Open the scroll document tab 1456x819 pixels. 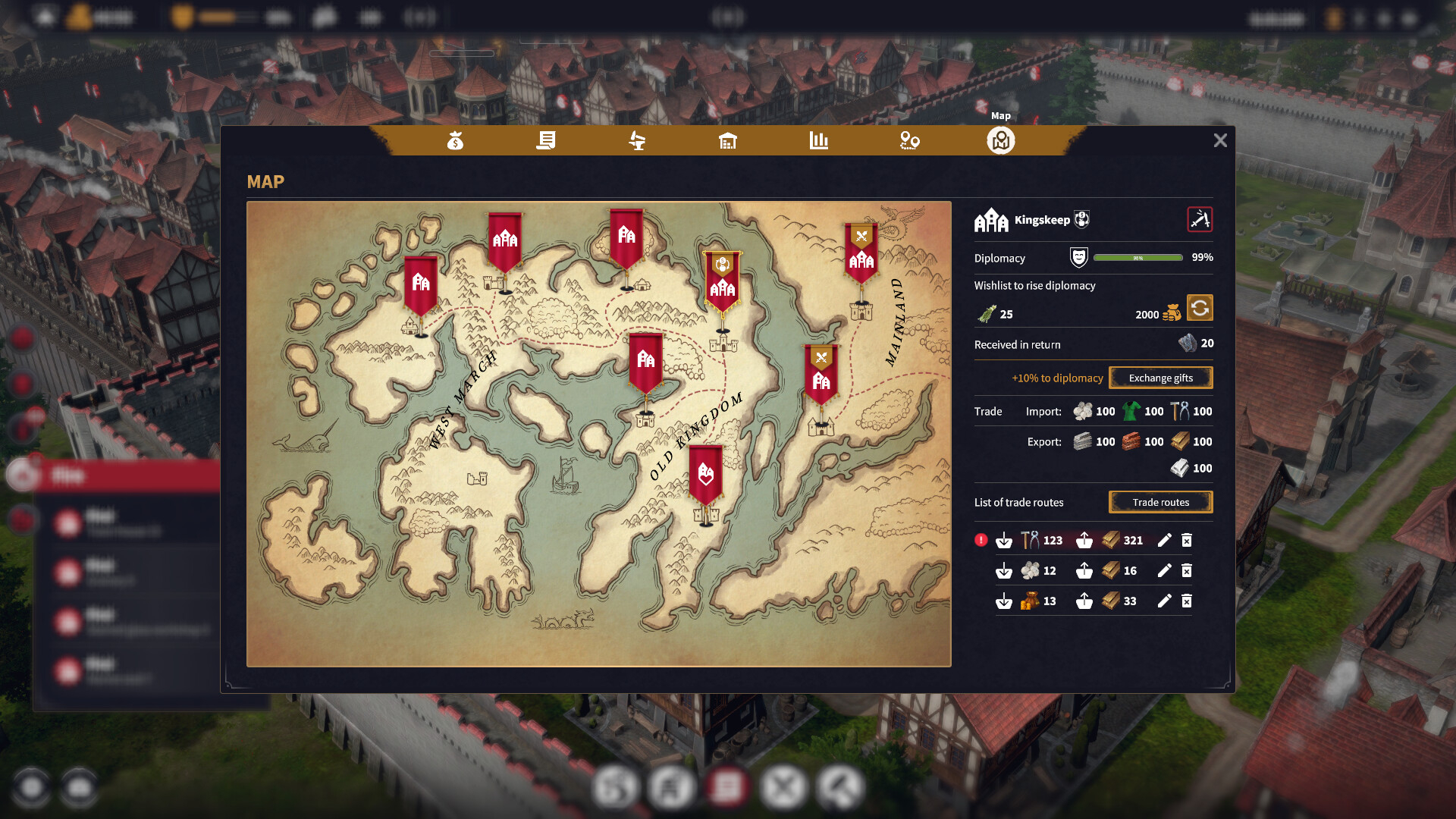[x=546, y=140]
